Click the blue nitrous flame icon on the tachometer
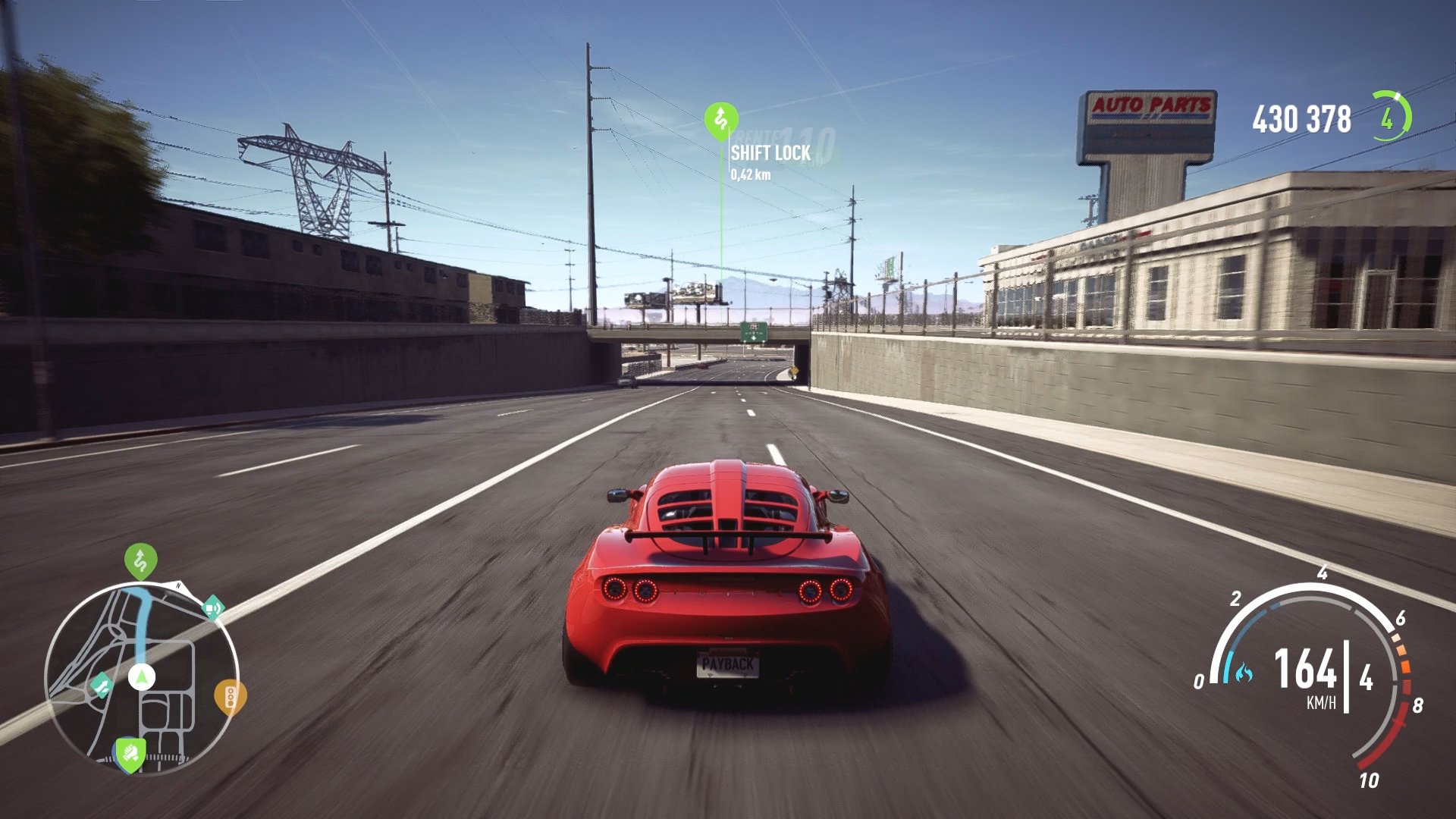1456x819 pixels. [x=1244, y=672]
